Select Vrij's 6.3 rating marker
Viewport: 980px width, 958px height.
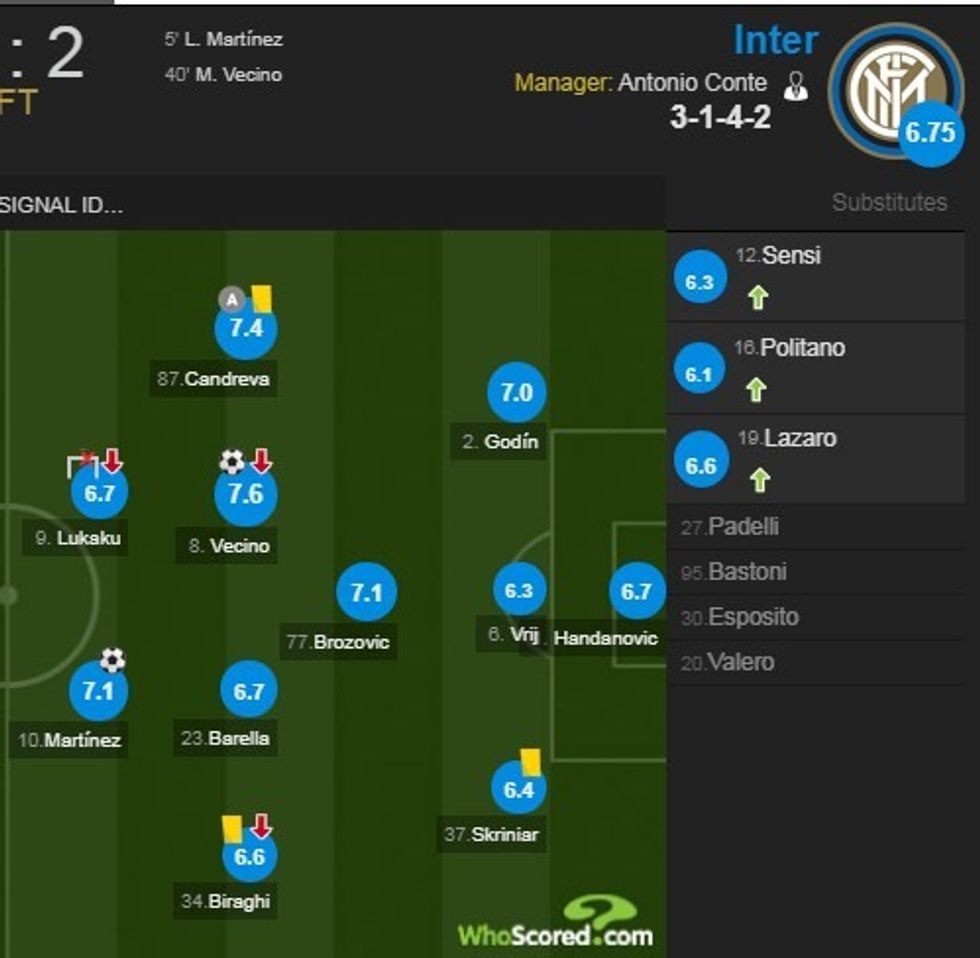[x=518, y=591]
